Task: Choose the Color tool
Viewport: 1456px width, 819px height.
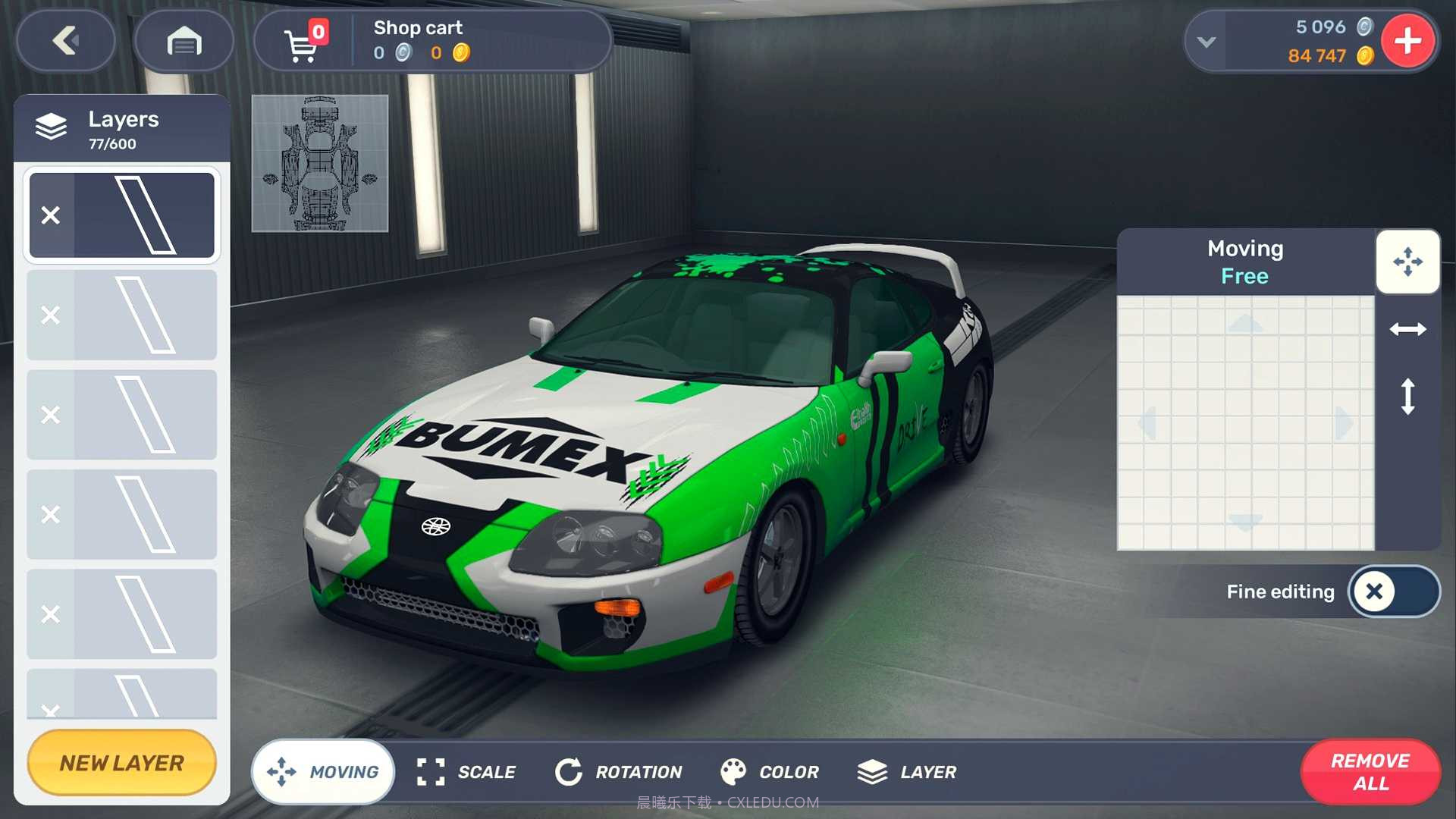Action: (770, 772)
